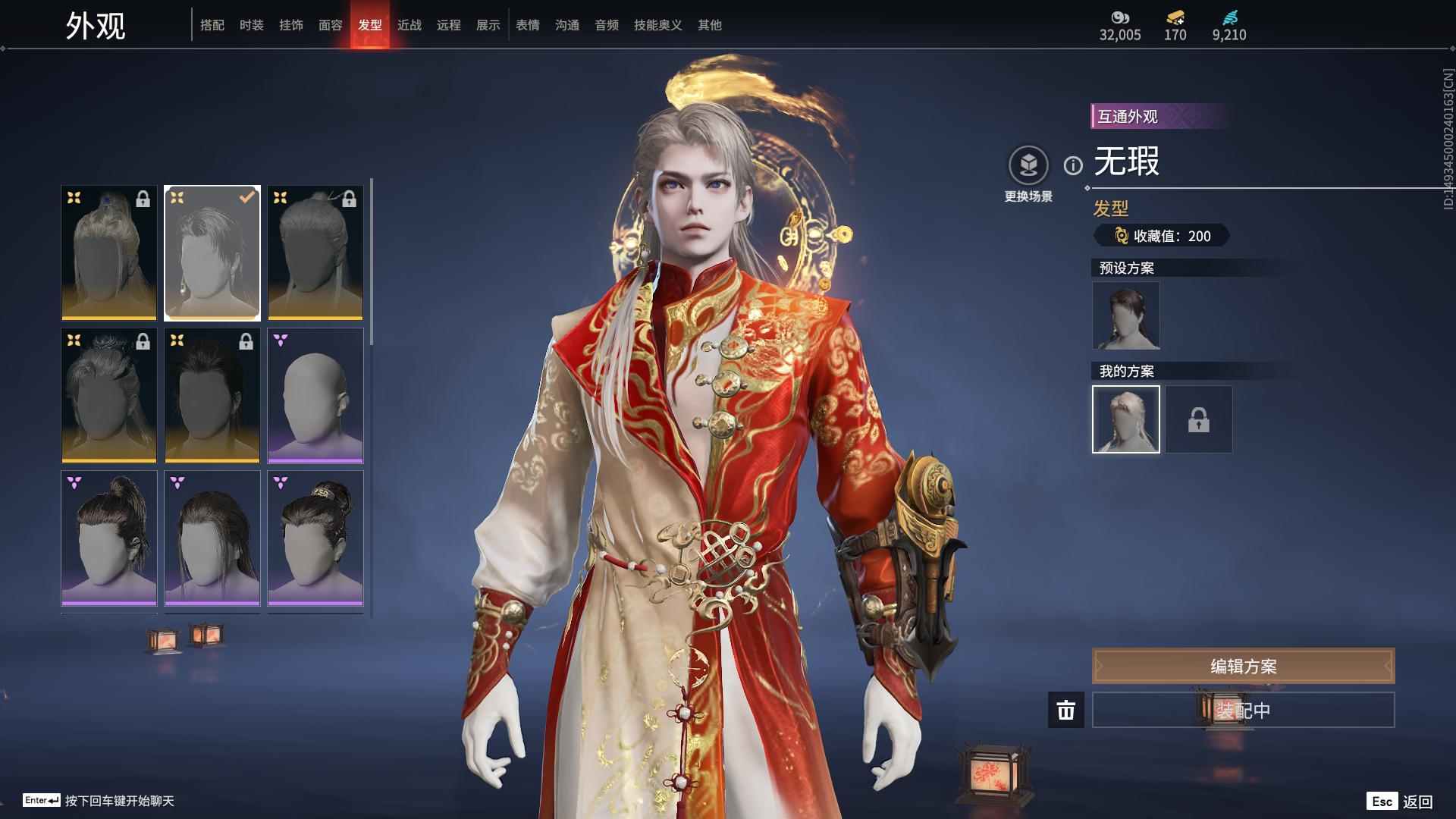Click the 编辑方案 edit scheme button
The height and width of the screenshot is (819, 1456).
coord(1243,666)
